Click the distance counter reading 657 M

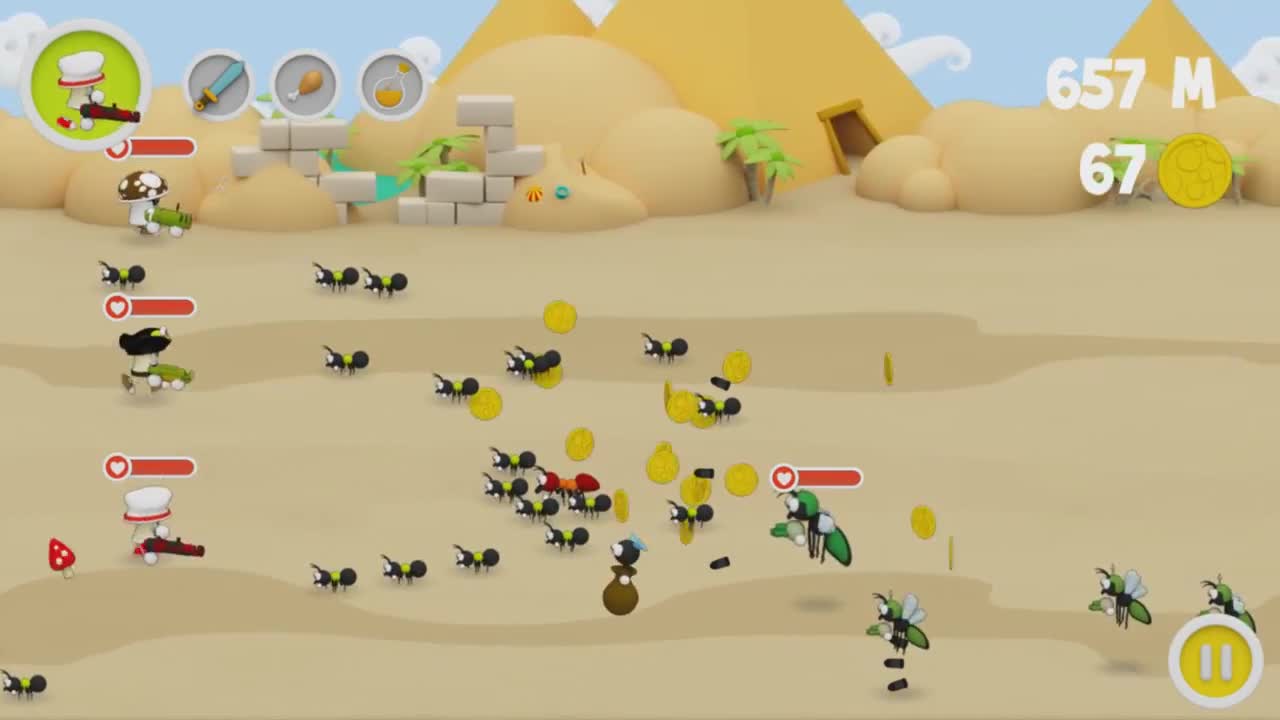pos(1130,85)
